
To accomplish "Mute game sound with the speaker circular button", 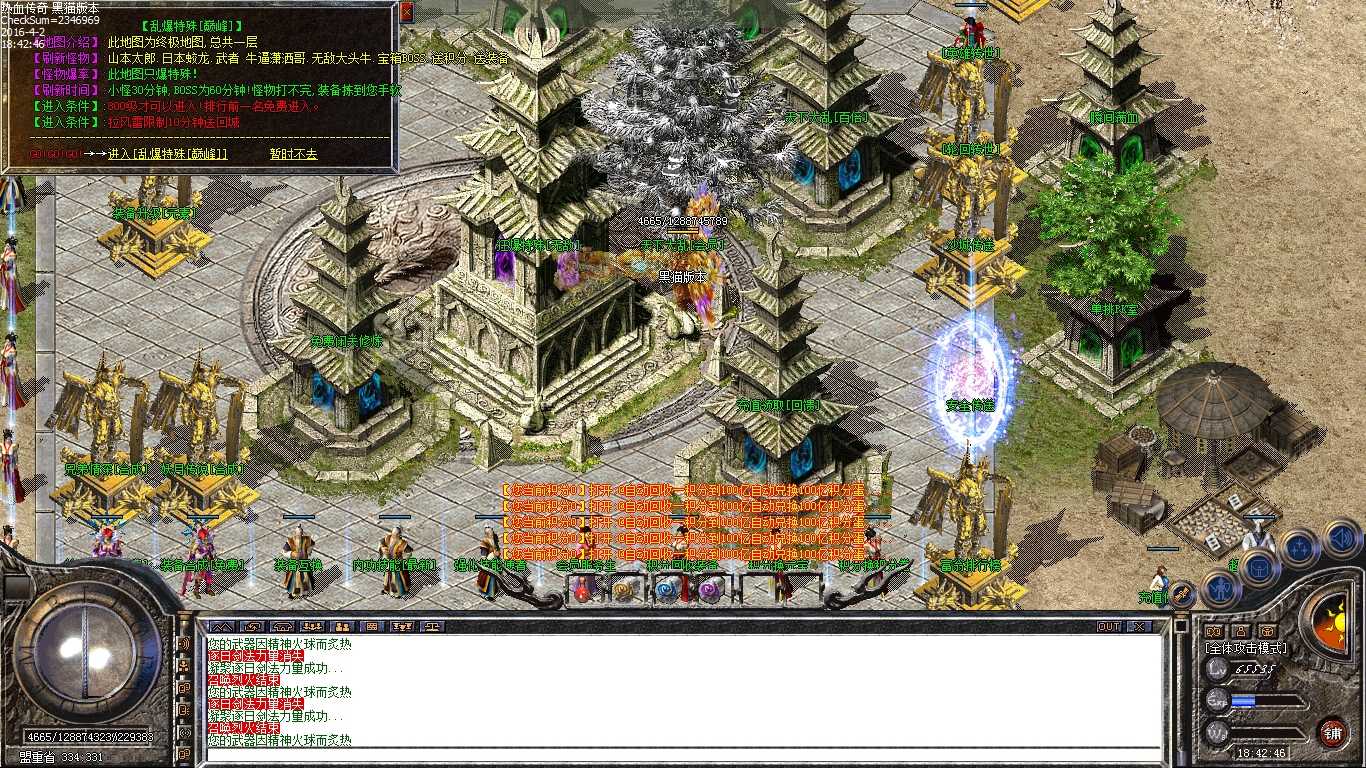I will [1340, 542].
